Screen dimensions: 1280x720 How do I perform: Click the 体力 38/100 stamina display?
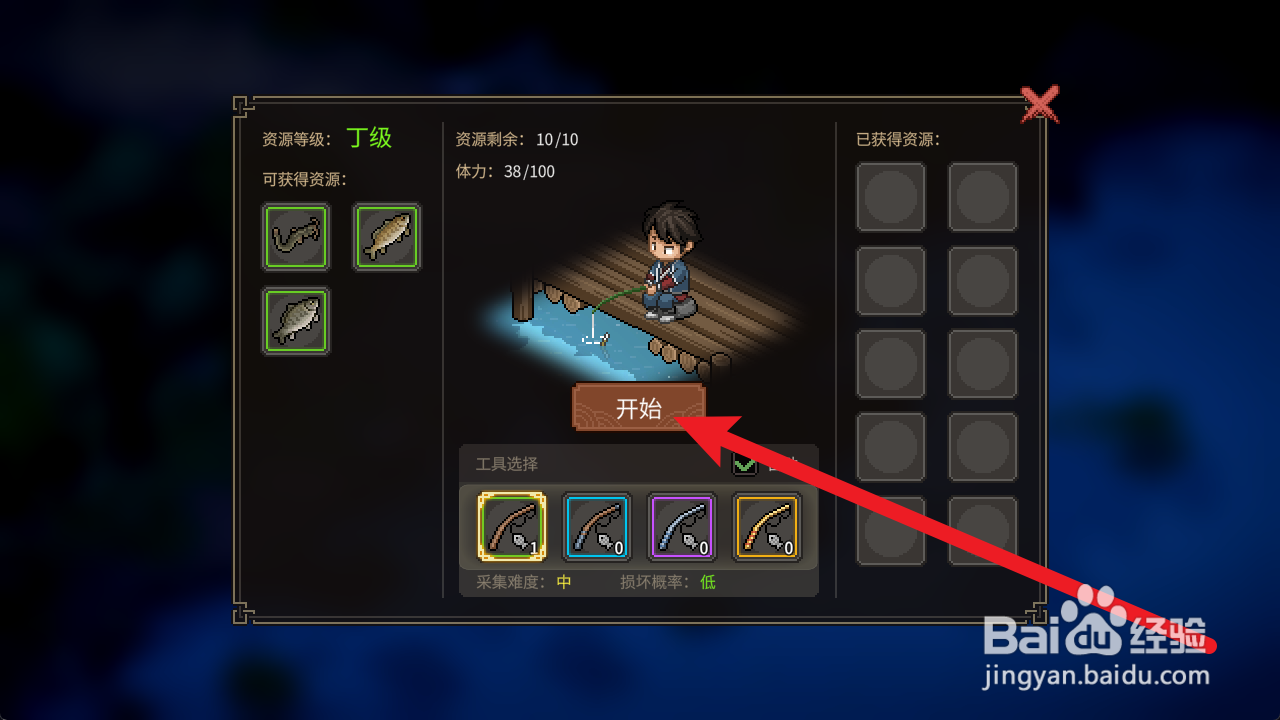coord(505,172)
